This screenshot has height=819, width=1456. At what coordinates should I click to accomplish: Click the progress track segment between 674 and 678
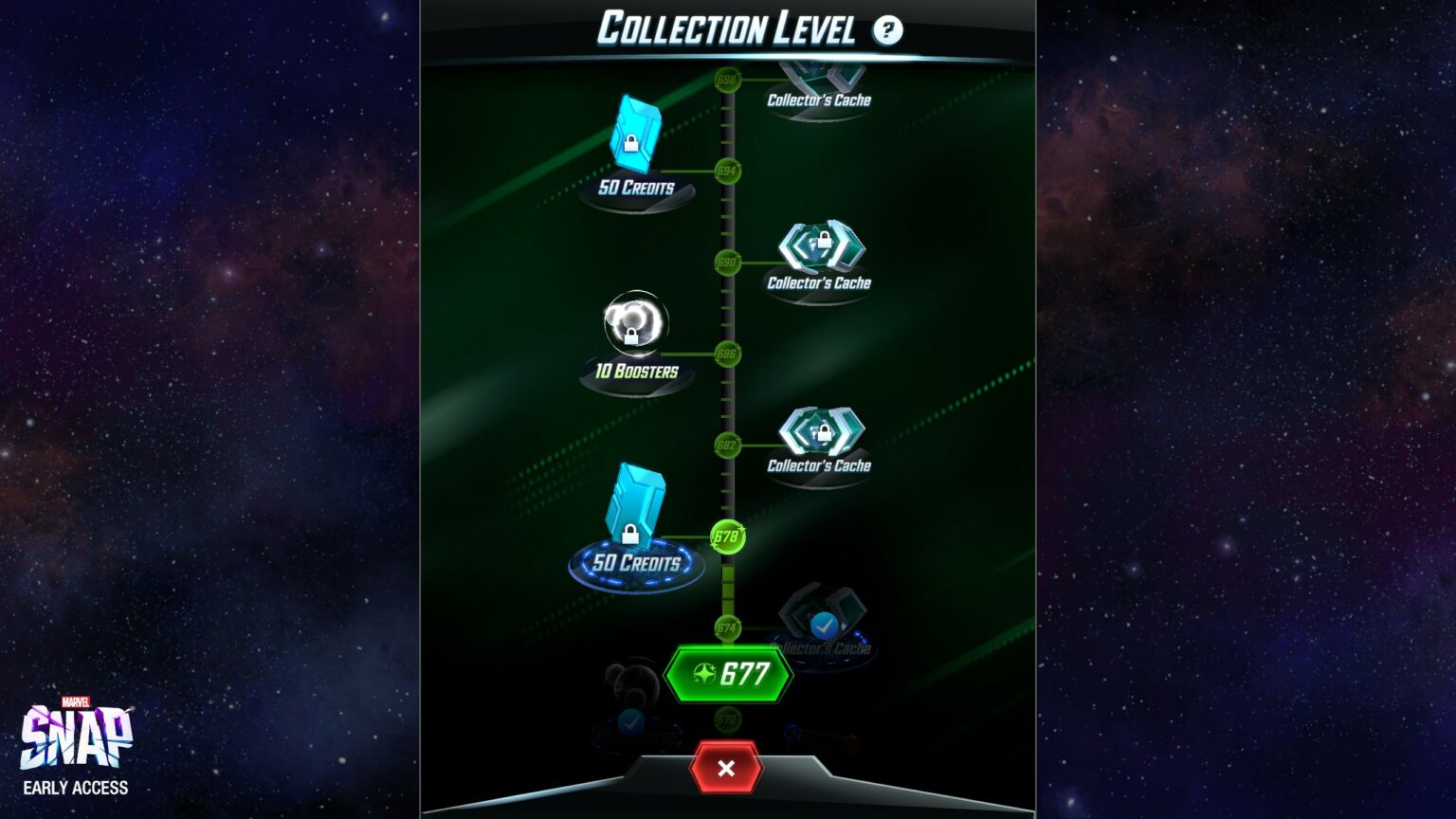click(x=727, y=583)
